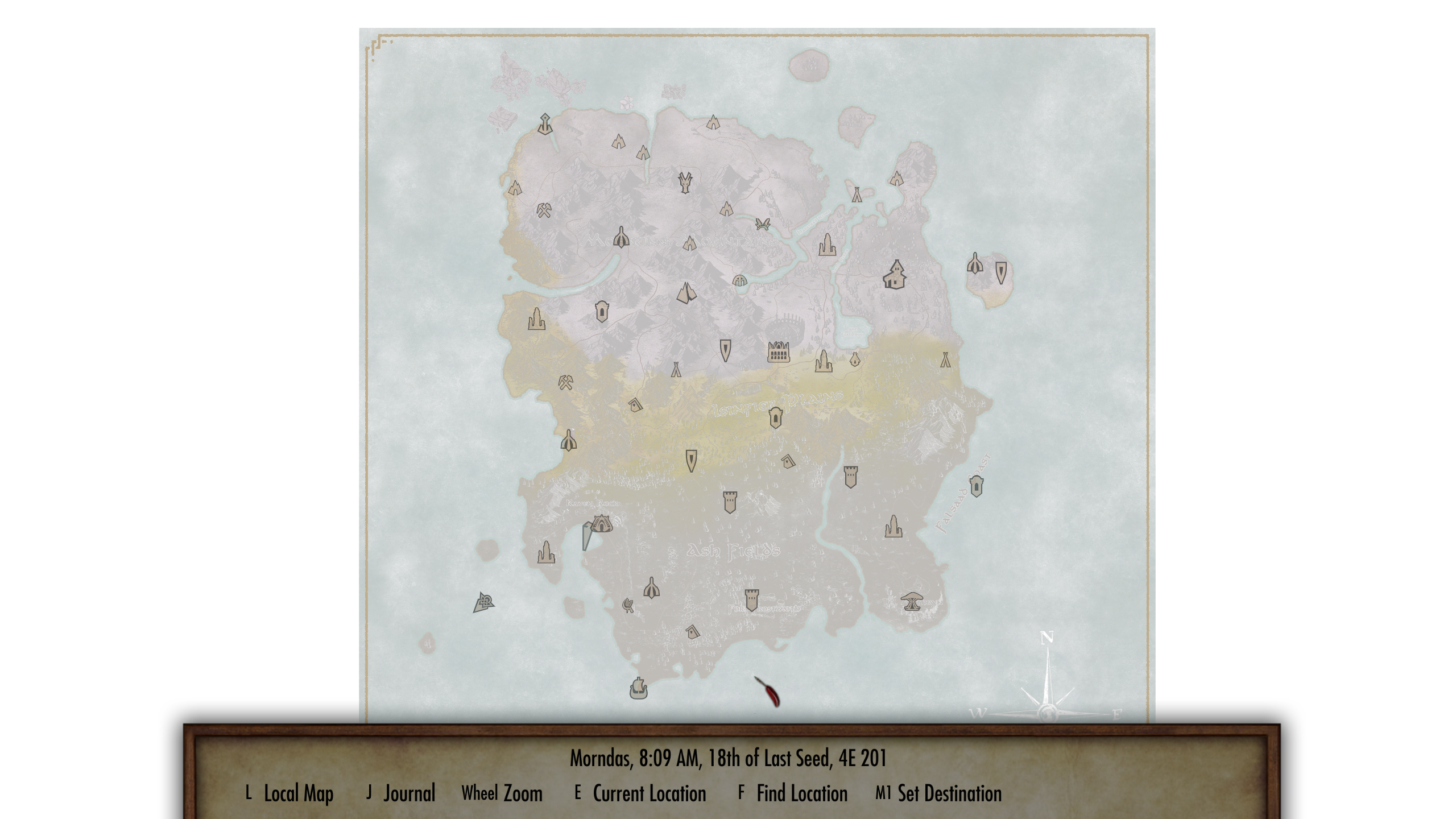This screenshot has height=819, width=1456.
Task: Click the fortress marker in the Ash Fields
Action: click(x=731, y=502)
